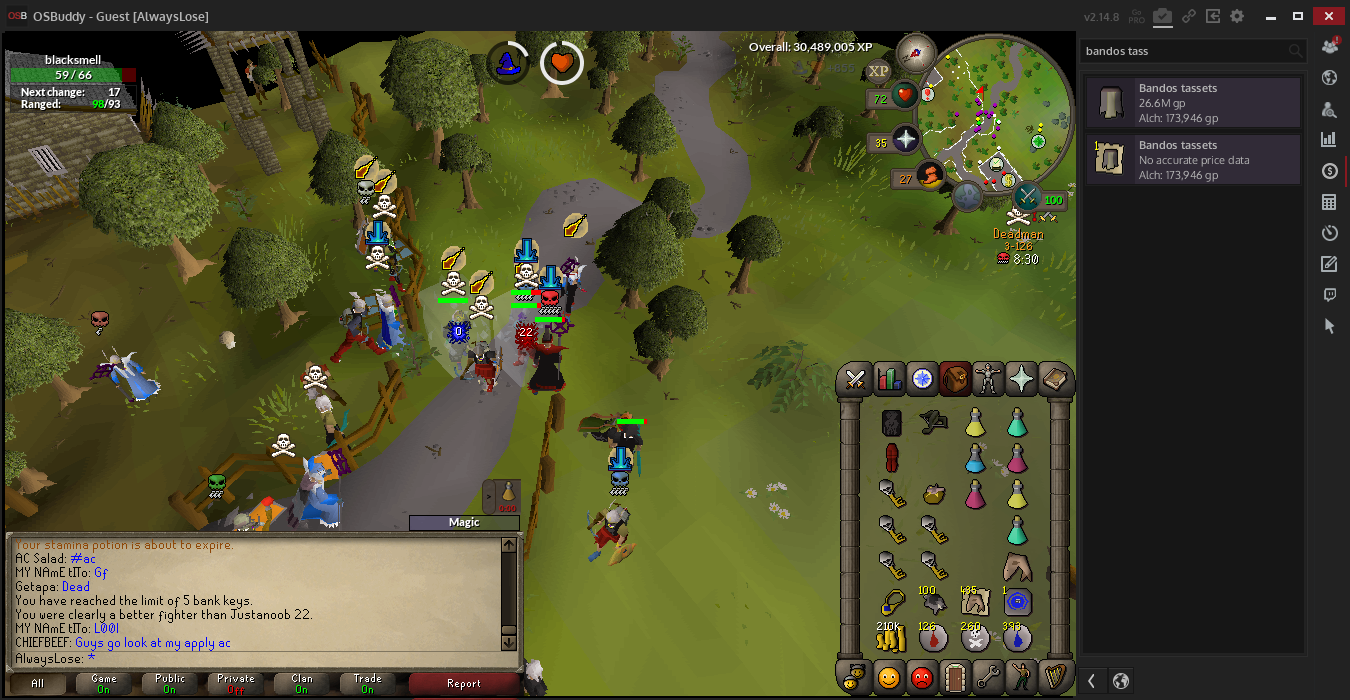This screenshot has height=700, width=1350.
Task: Click the bandos tass search field
Action: point(1185,51)
